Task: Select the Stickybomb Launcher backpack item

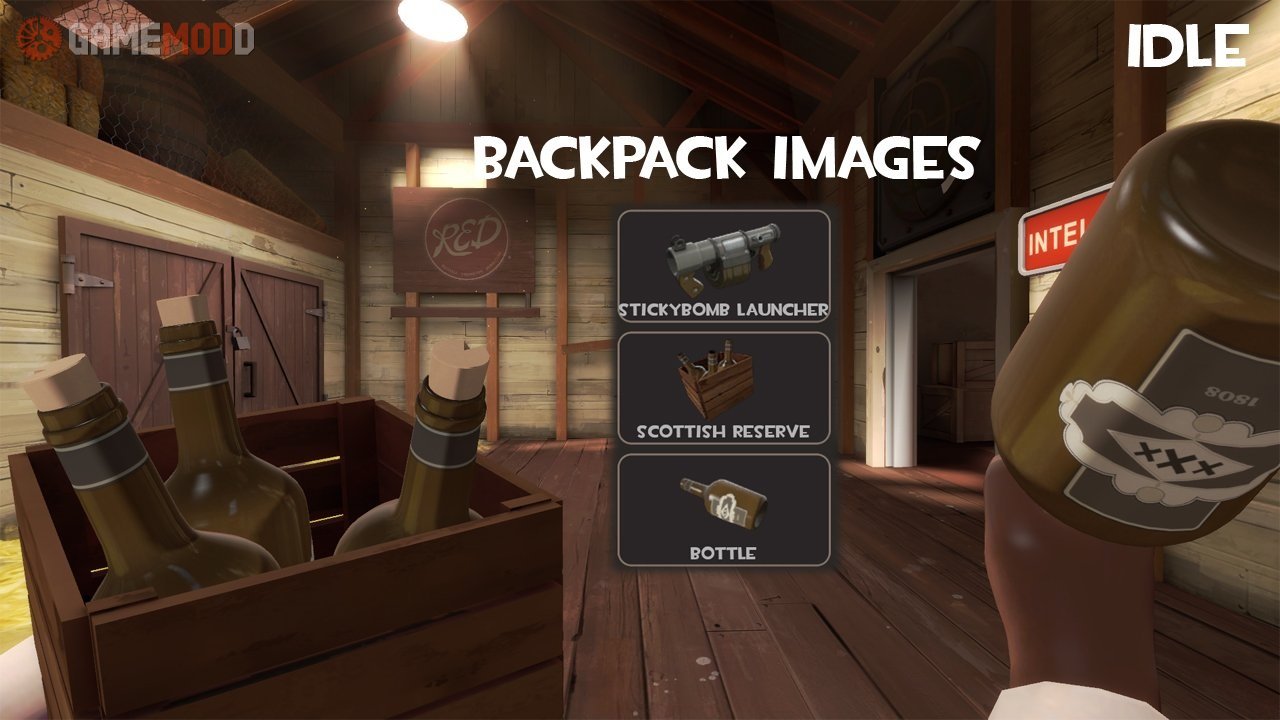Action: coord(724,266)
